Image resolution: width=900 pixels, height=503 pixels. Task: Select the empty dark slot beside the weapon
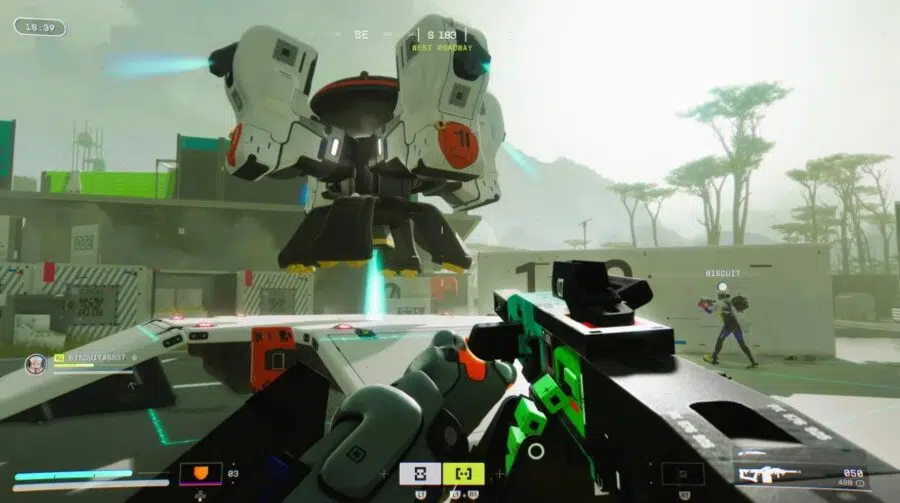tap(682, 474)
